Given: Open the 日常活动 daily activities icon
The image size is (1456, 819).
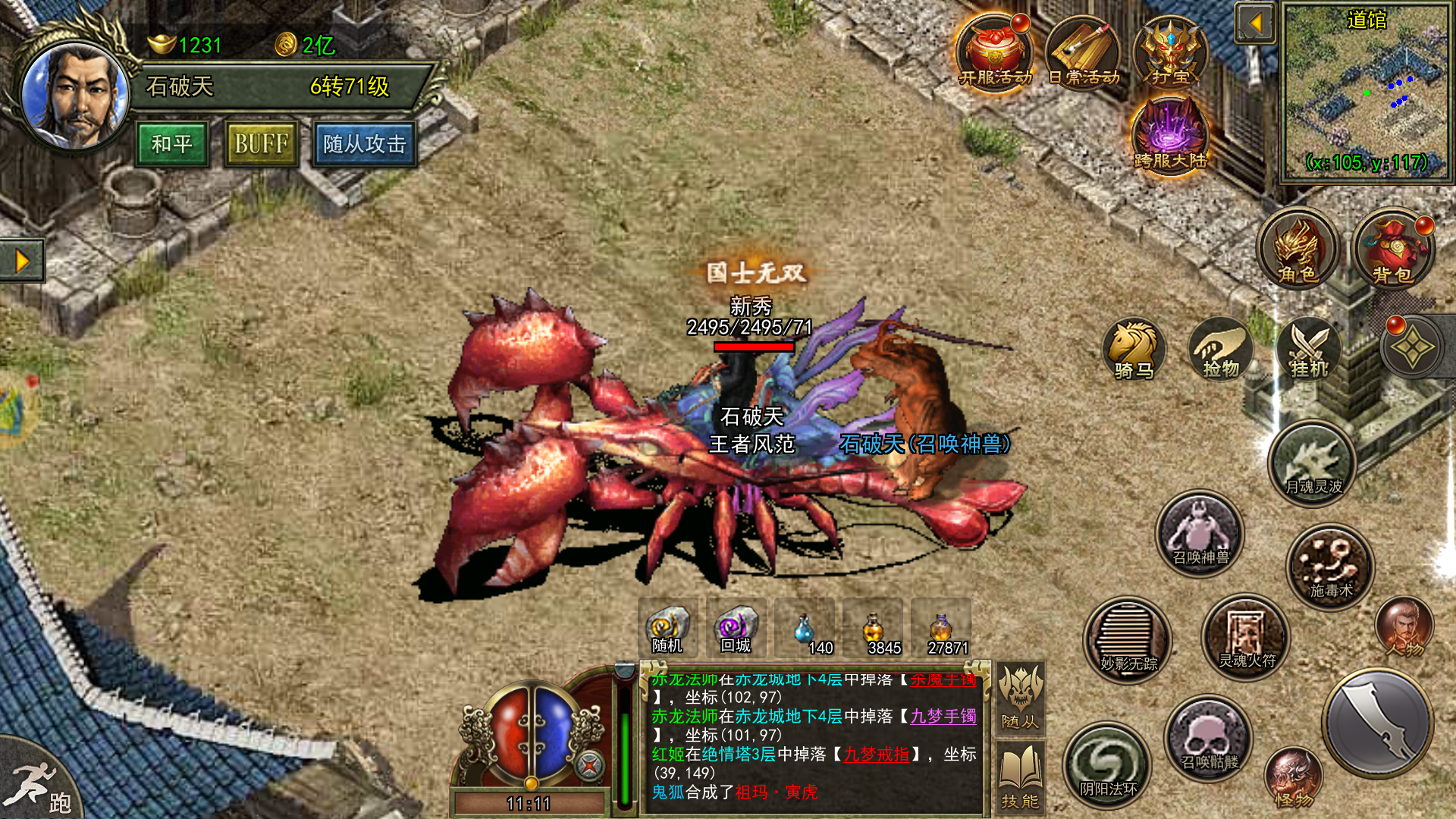Looking at the screenshot, I should [x=1084, y=53].
